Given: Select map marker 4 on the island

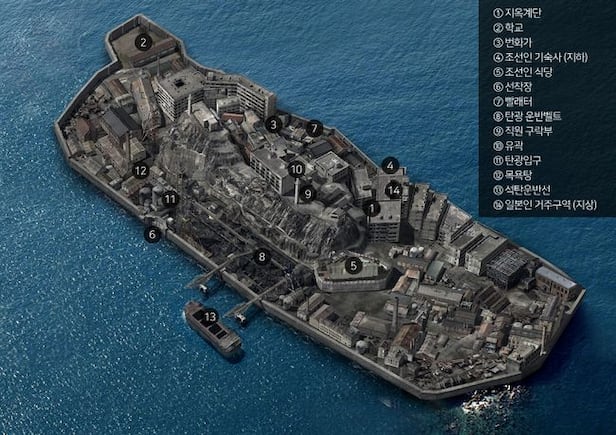Looking at the screenshot, I should (x=391, y=166).
